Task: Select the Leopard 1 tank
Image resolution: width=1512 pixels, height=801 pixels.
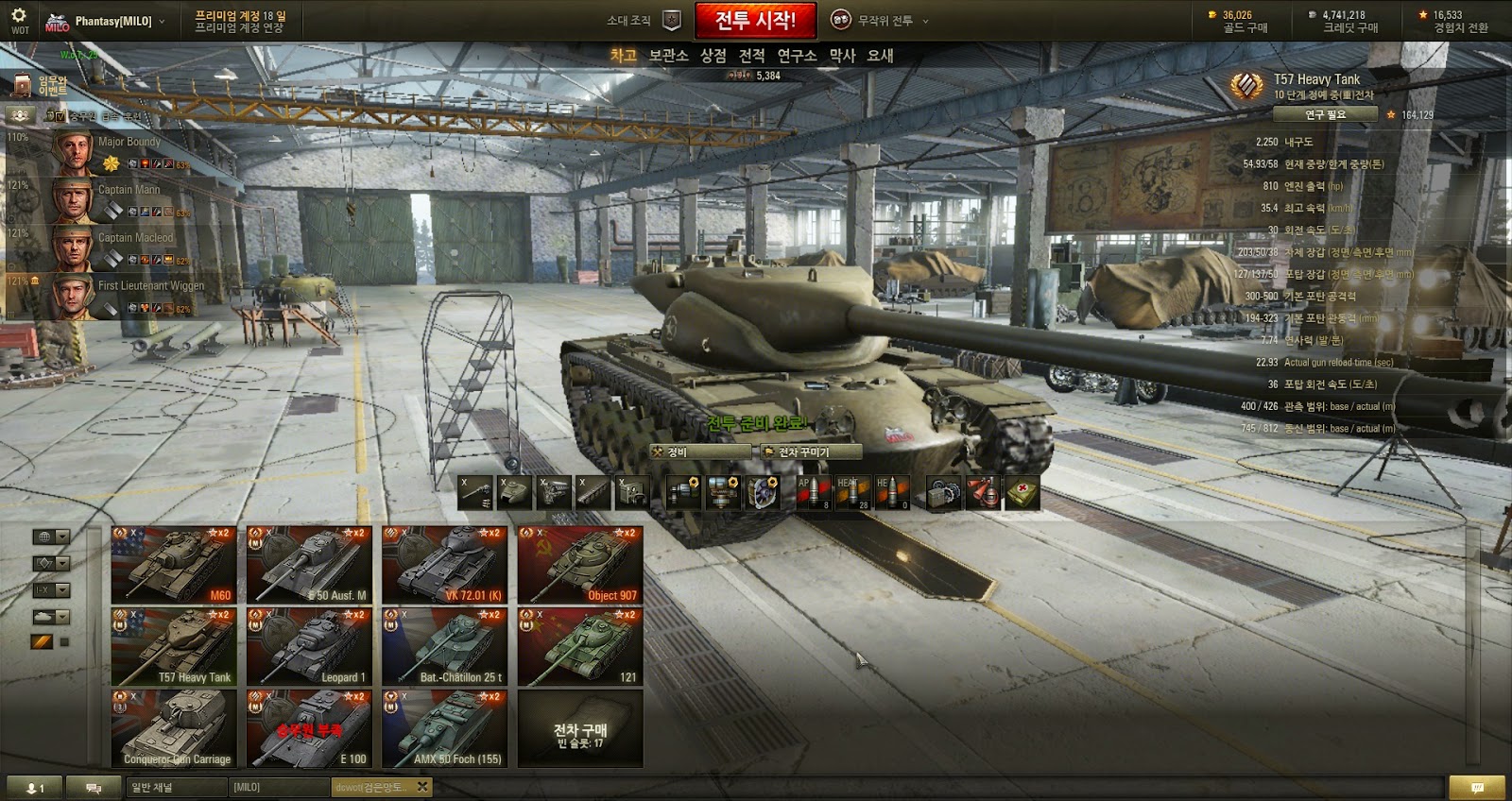Action: [309, 647]
